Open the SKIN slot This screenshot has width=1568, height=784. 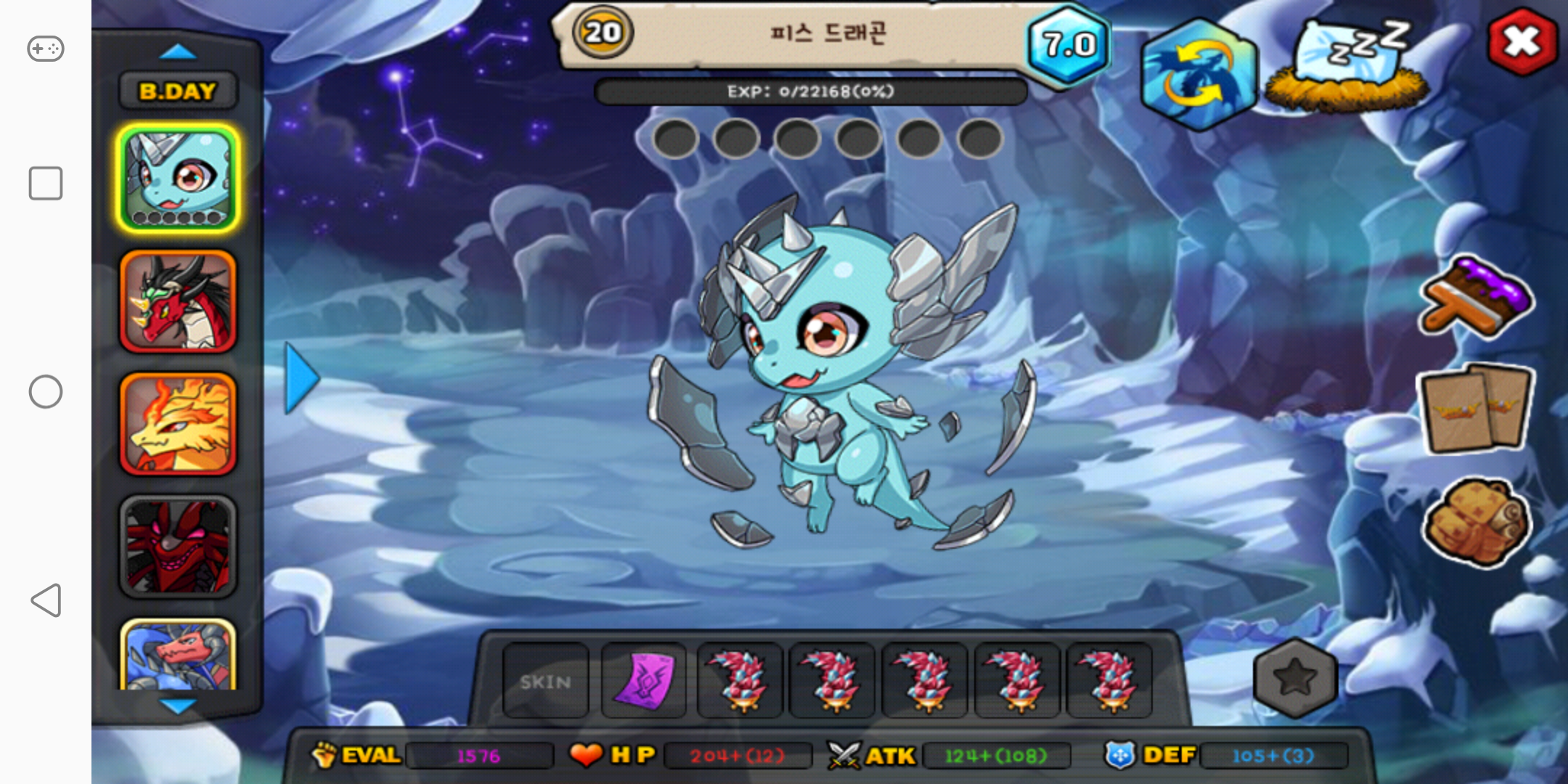pyautogui.click(x=546, y=681)
